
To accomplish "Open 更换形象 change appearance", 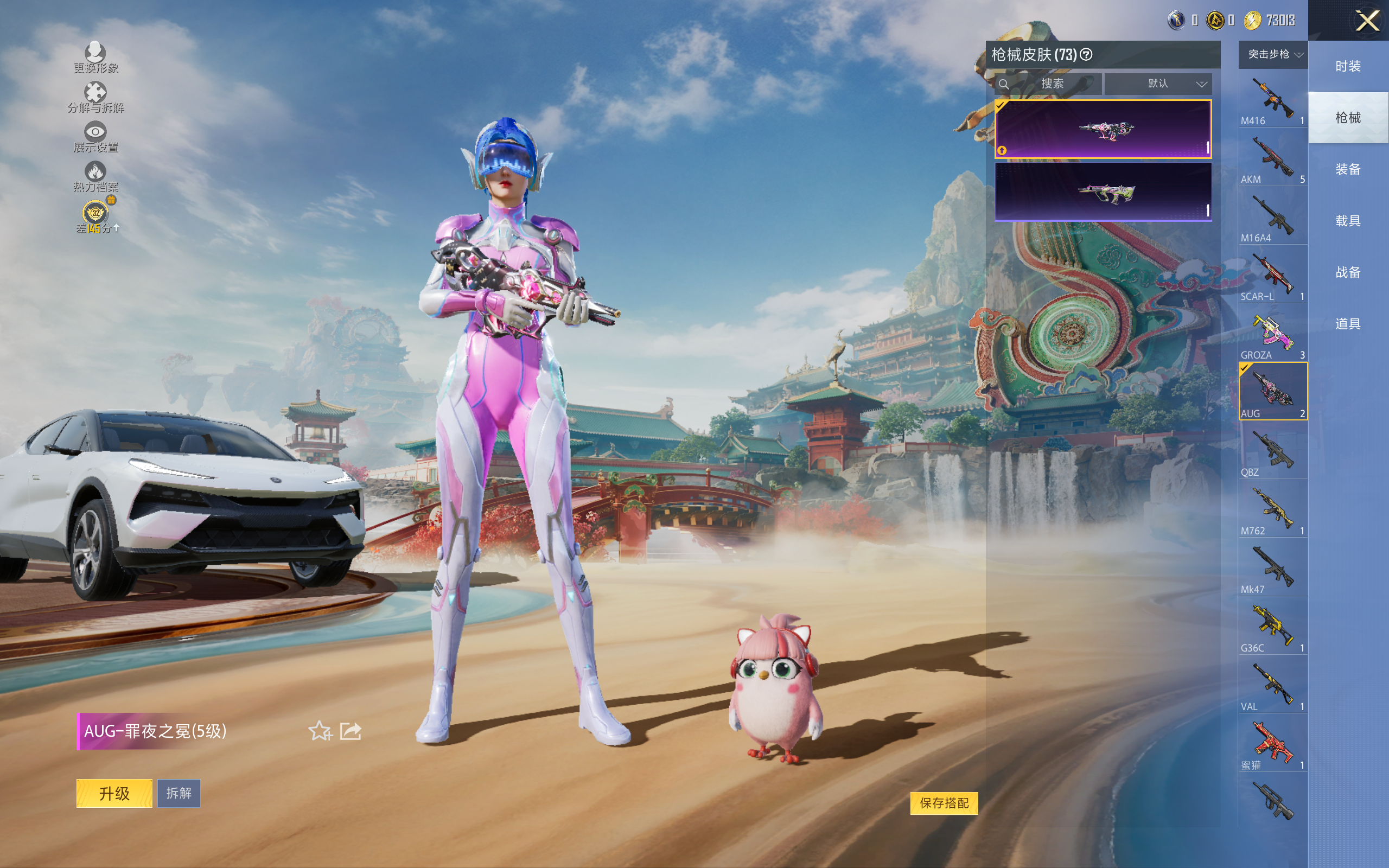I will click(x=95, y=58).
